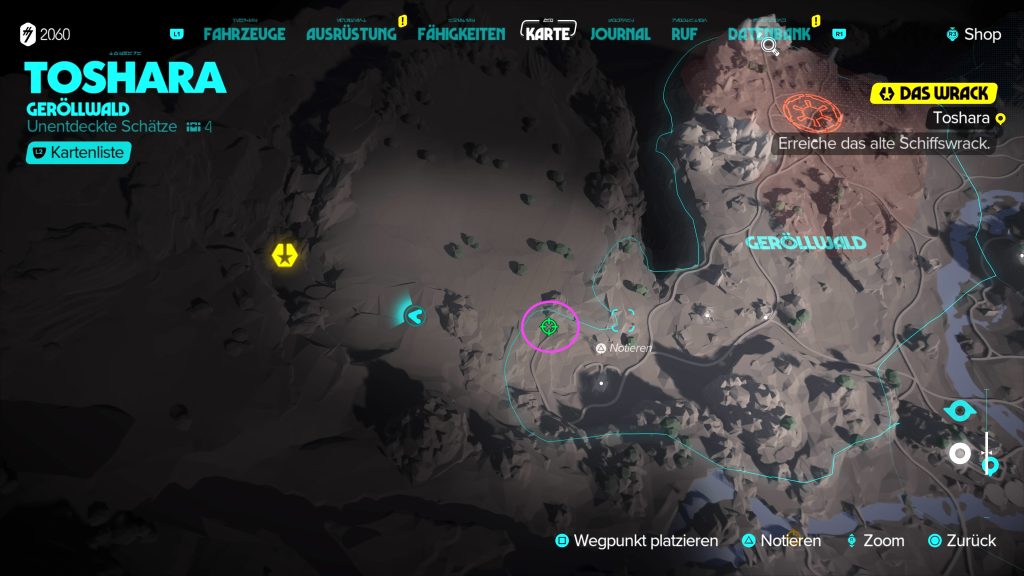Open the Karte tab
The width and height of the screenshot is (1024, 576).
[550, 33]
